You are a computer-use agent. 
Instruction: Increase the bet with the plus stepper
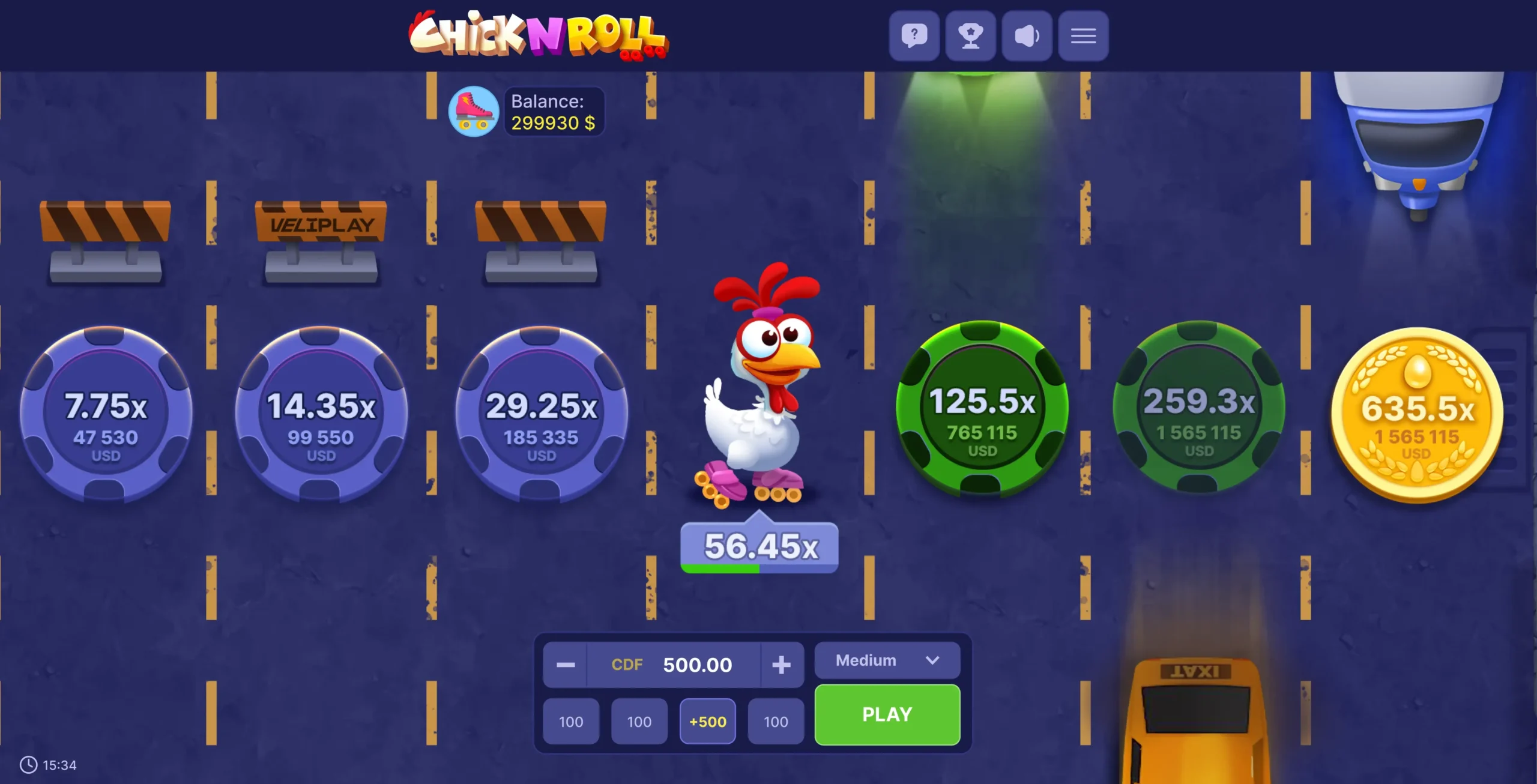tap(781, 664)
